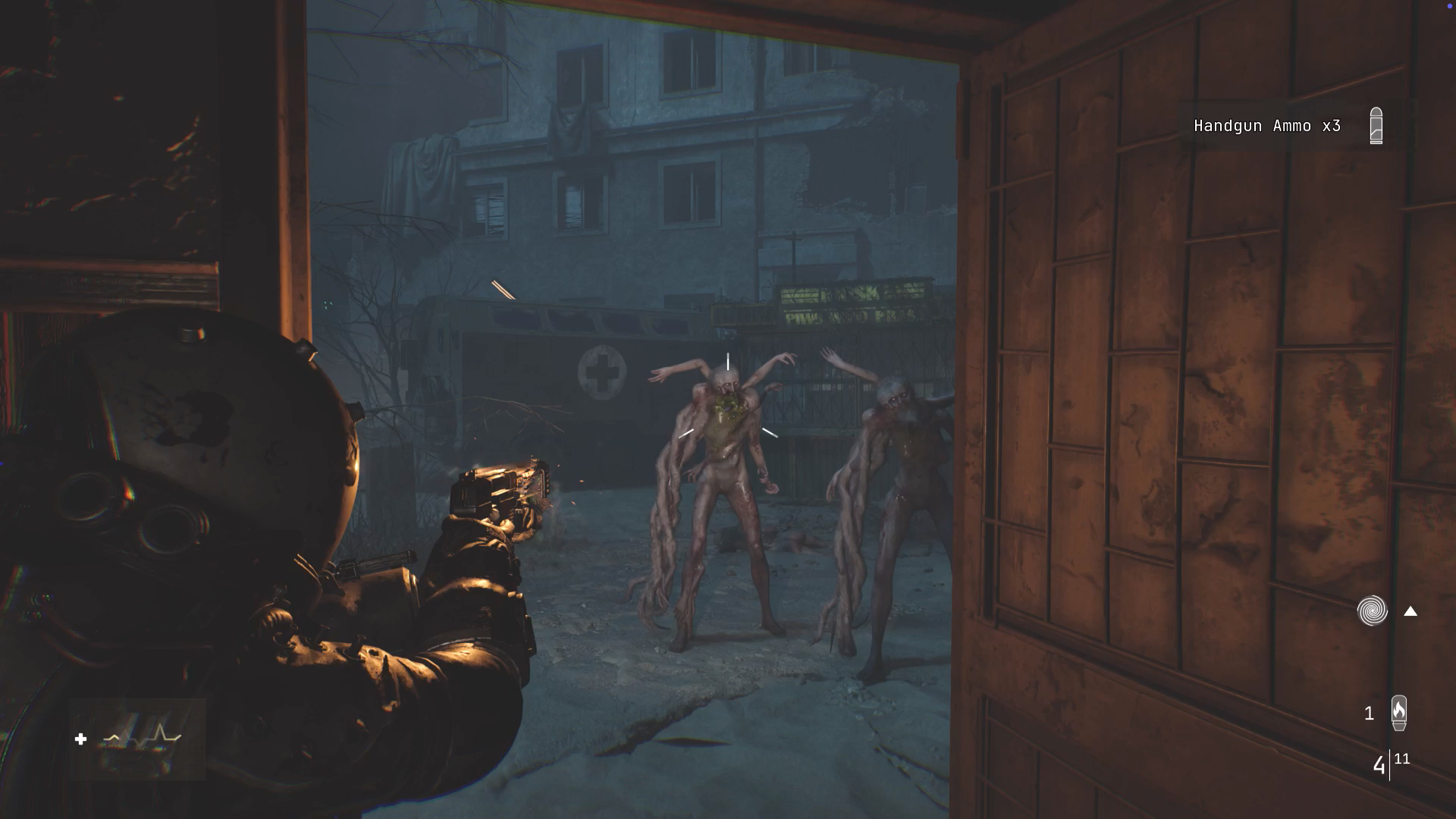This screenshot has height=819, width=1456.
Task: Select the spiral ability icon
Action: [1372, 610]
